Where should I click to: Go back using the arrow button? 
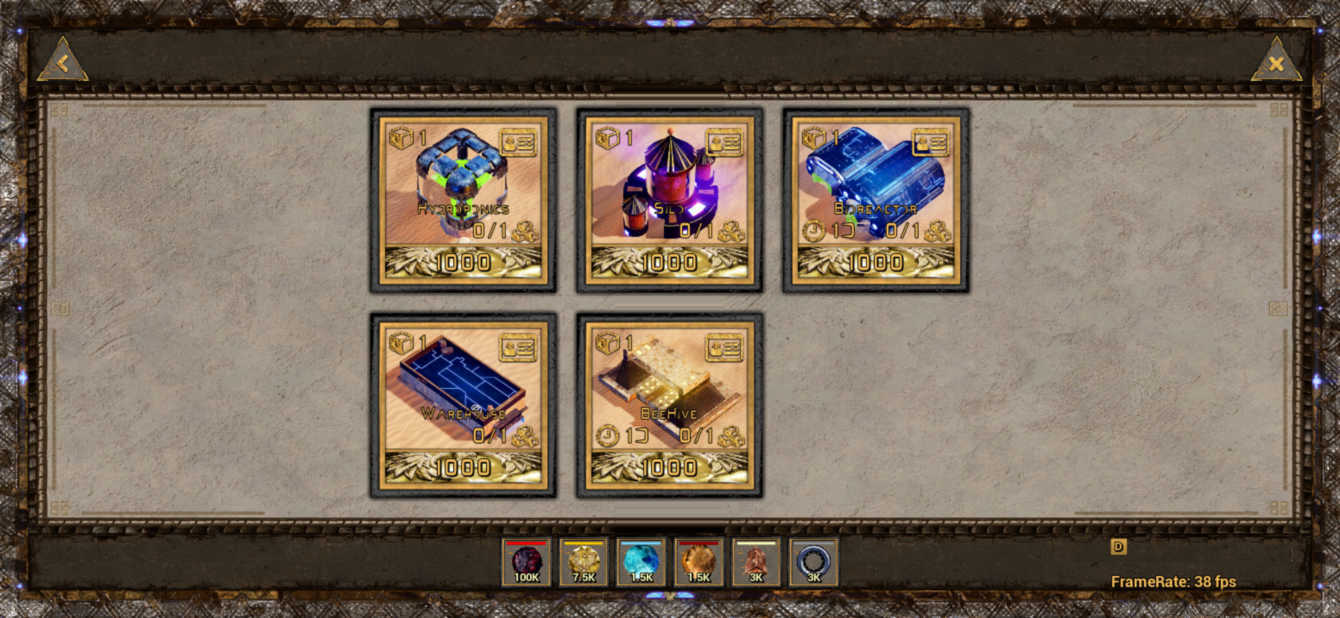(x=62, y=62)
